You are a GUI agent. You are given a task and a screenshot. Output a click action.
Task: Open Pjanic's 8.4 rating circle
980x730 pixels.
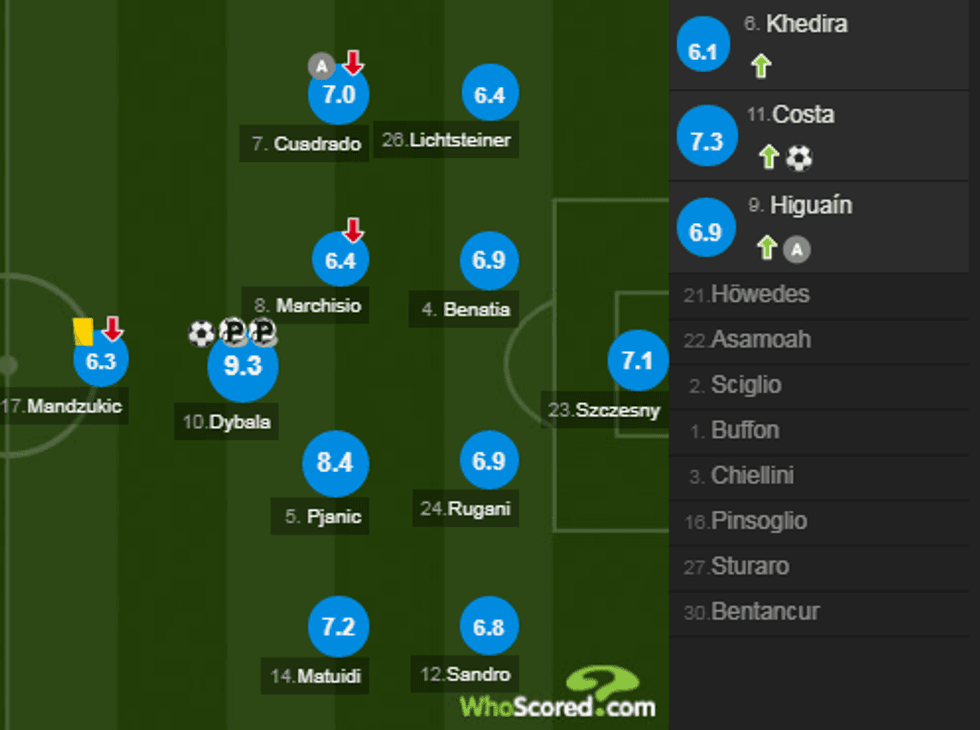335,462
